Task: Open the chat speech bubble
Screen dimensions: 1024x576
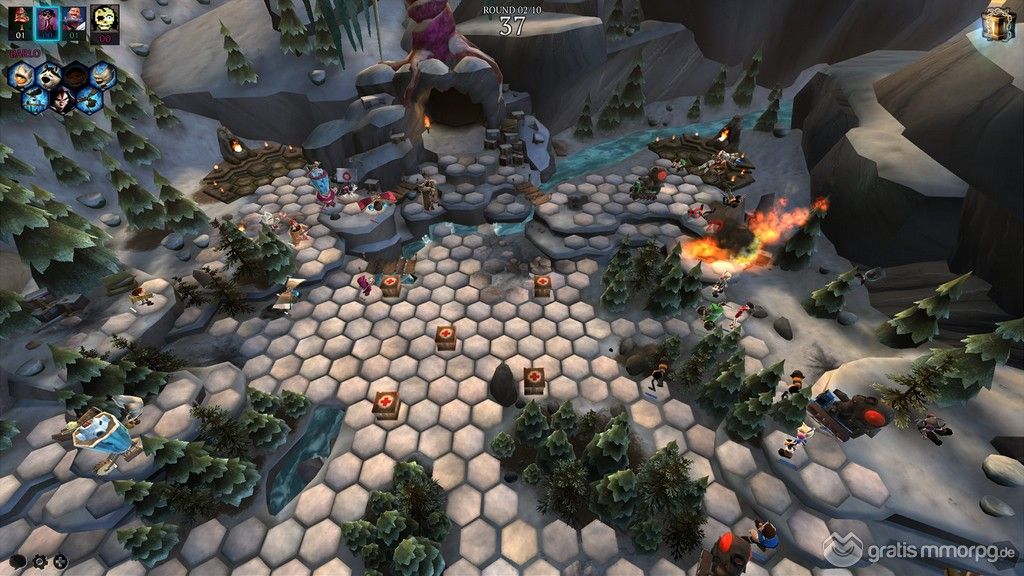Action: [20, 561]
